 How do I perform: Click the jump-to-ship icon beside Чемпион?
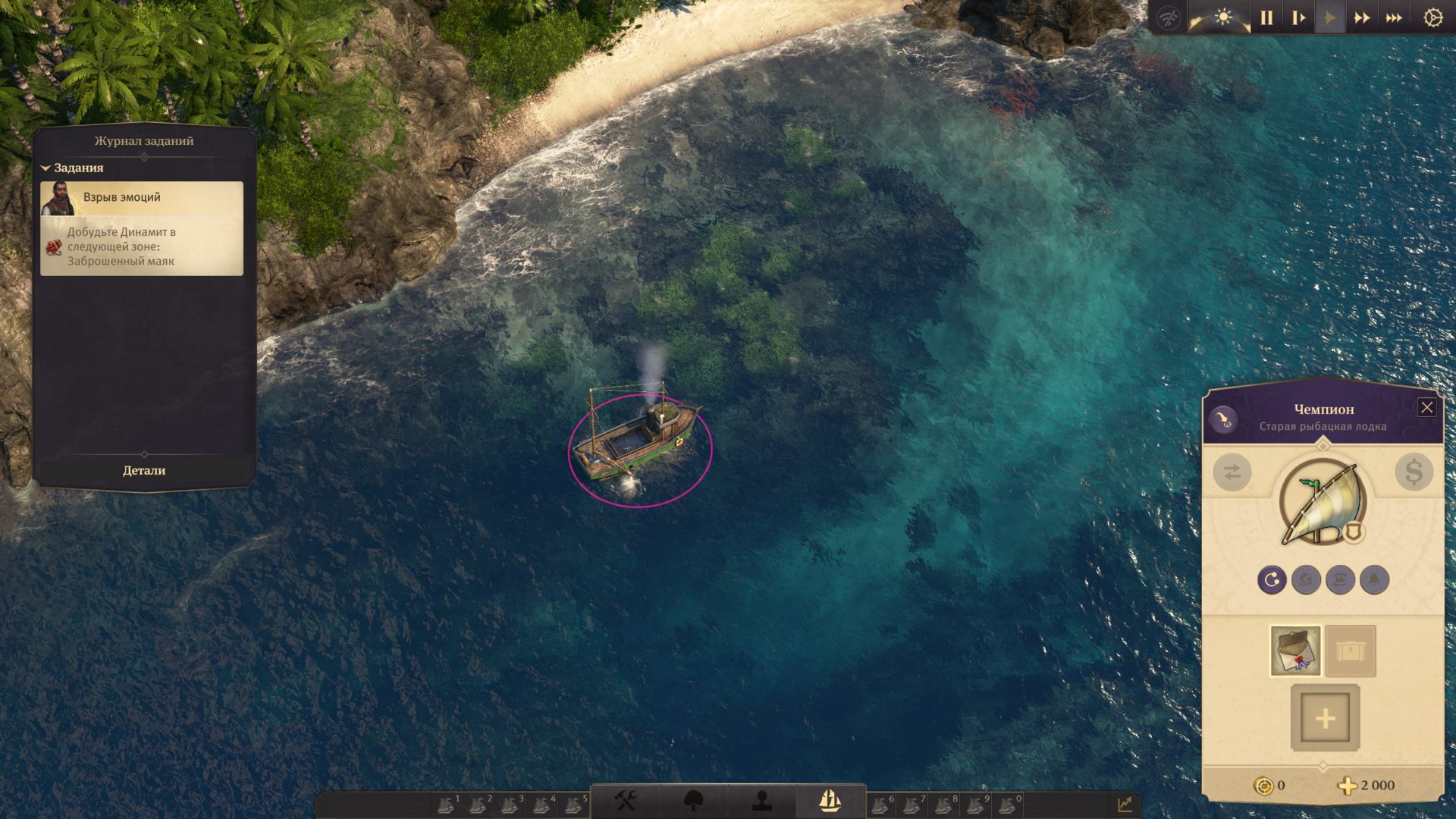(1223, 419)
